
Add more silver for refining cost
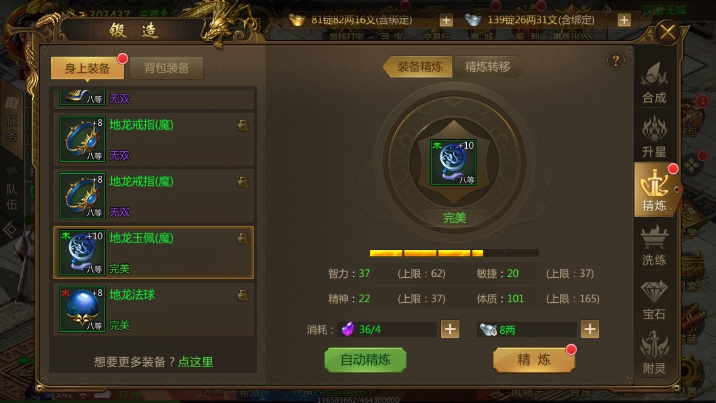(590, 329)
